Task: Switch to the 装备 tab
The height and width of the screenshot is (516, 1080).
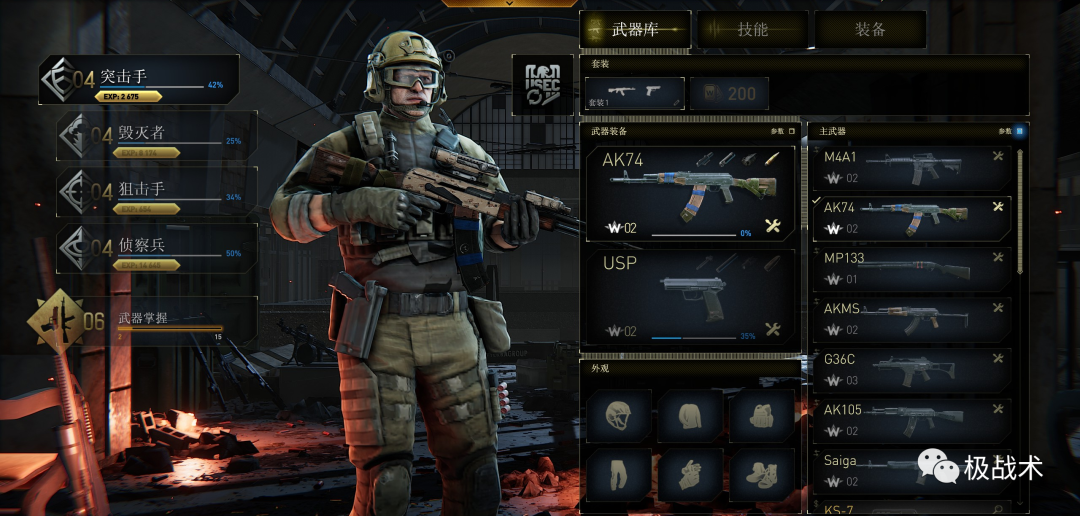Action: (870, 30)
